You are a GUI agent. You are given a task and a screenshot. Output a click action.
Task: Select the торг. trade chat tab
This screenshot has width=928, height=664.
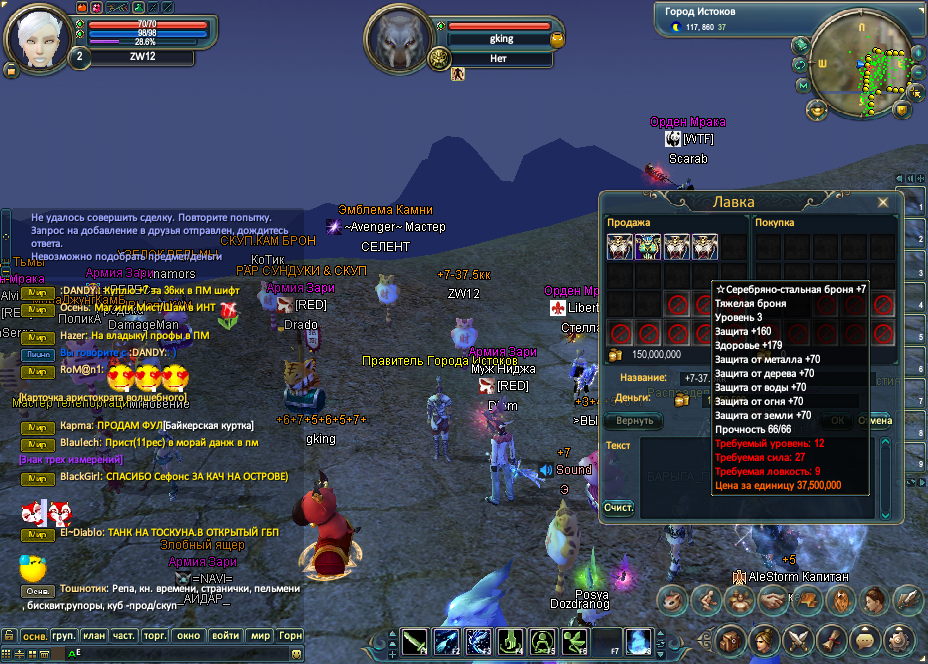155,636
